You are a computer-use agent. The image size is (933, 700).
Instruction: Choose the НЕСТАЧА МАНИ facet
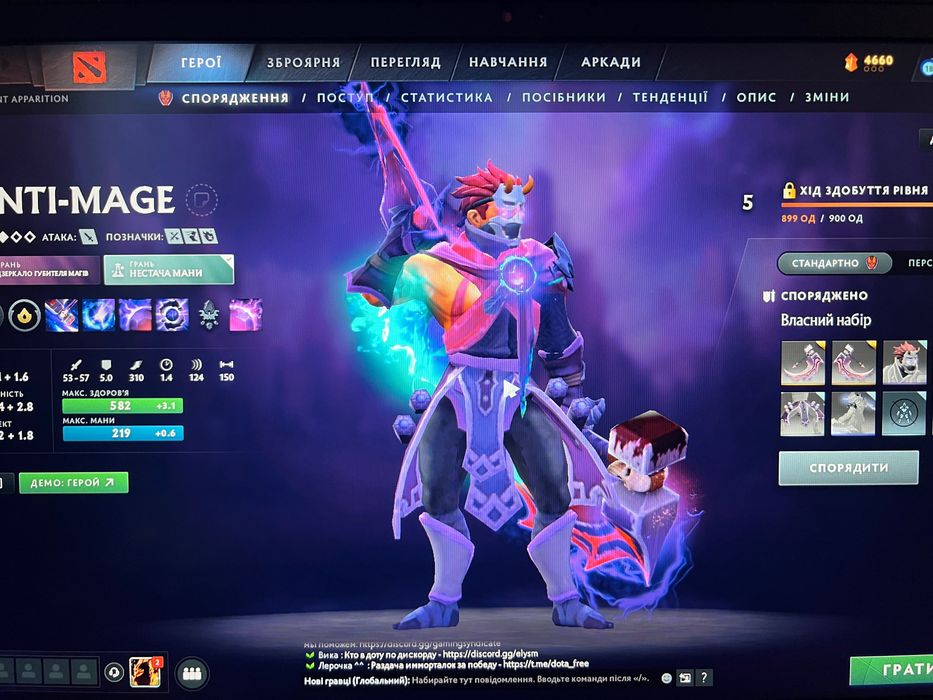click(168, 268)
